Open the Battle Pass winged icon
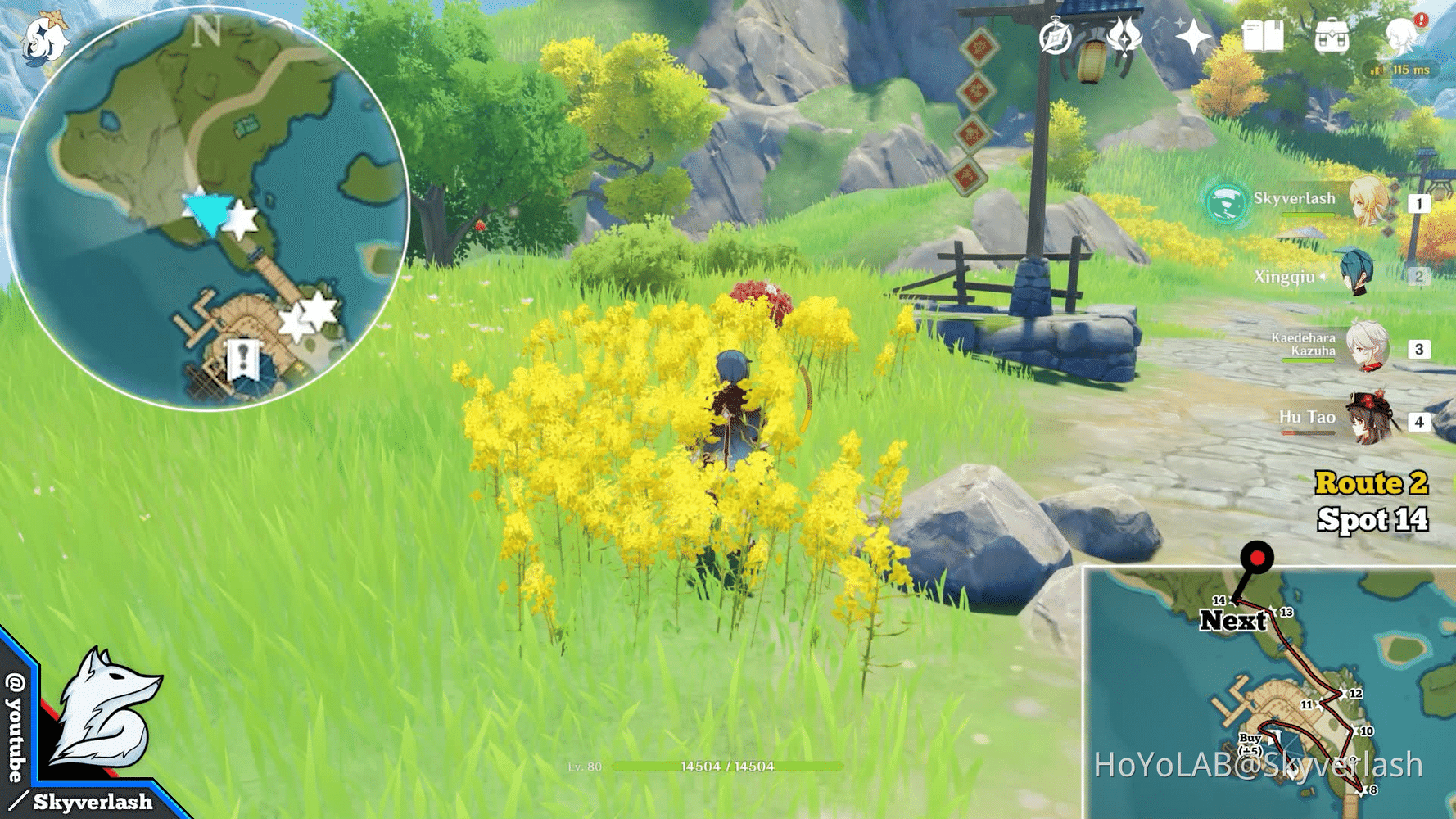1456x819 pixels. tap(1124, 36)
